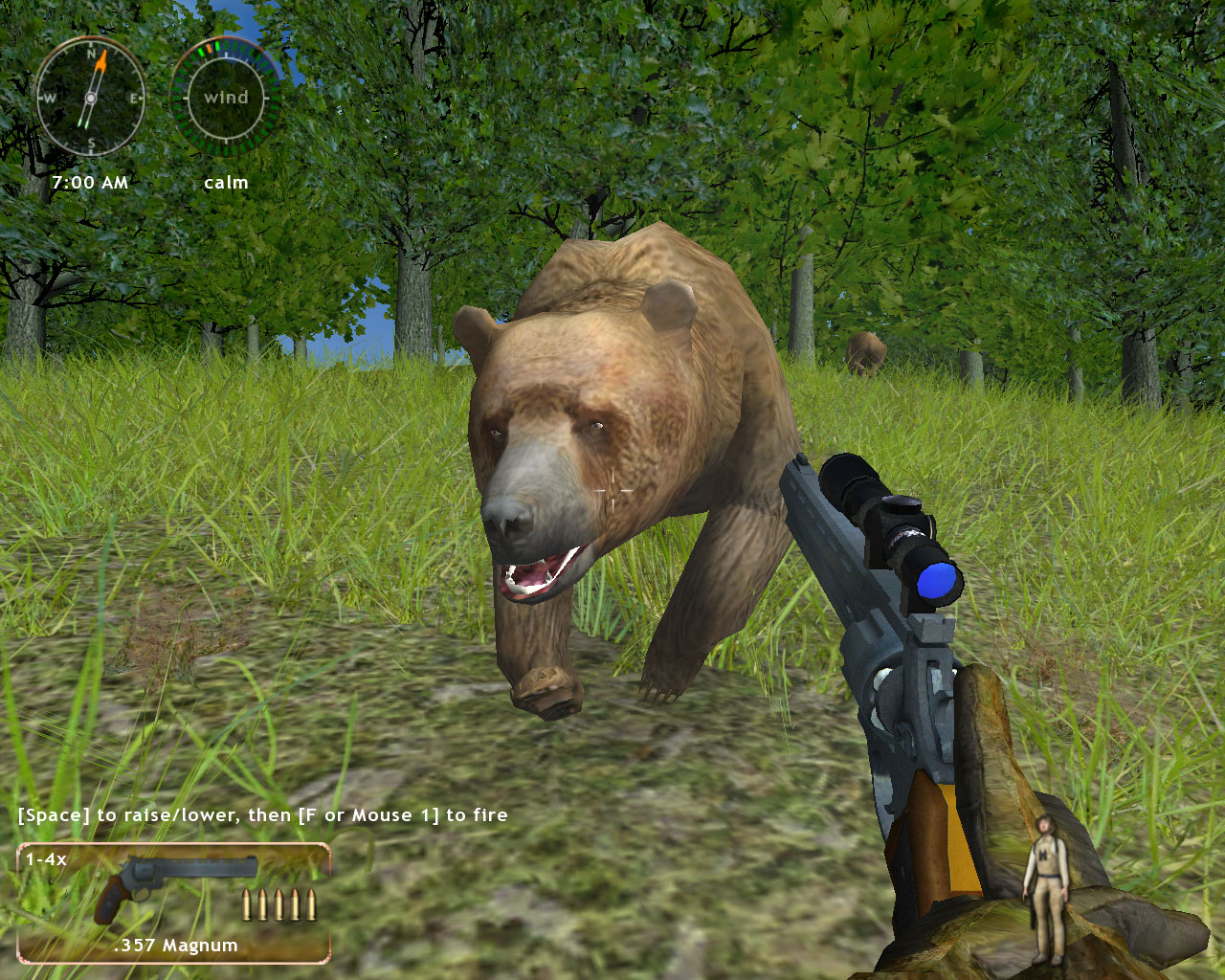Screen dimensions: 1225x980
Task: Toggle the wind readout showing calm
Action: click(226, 182)
